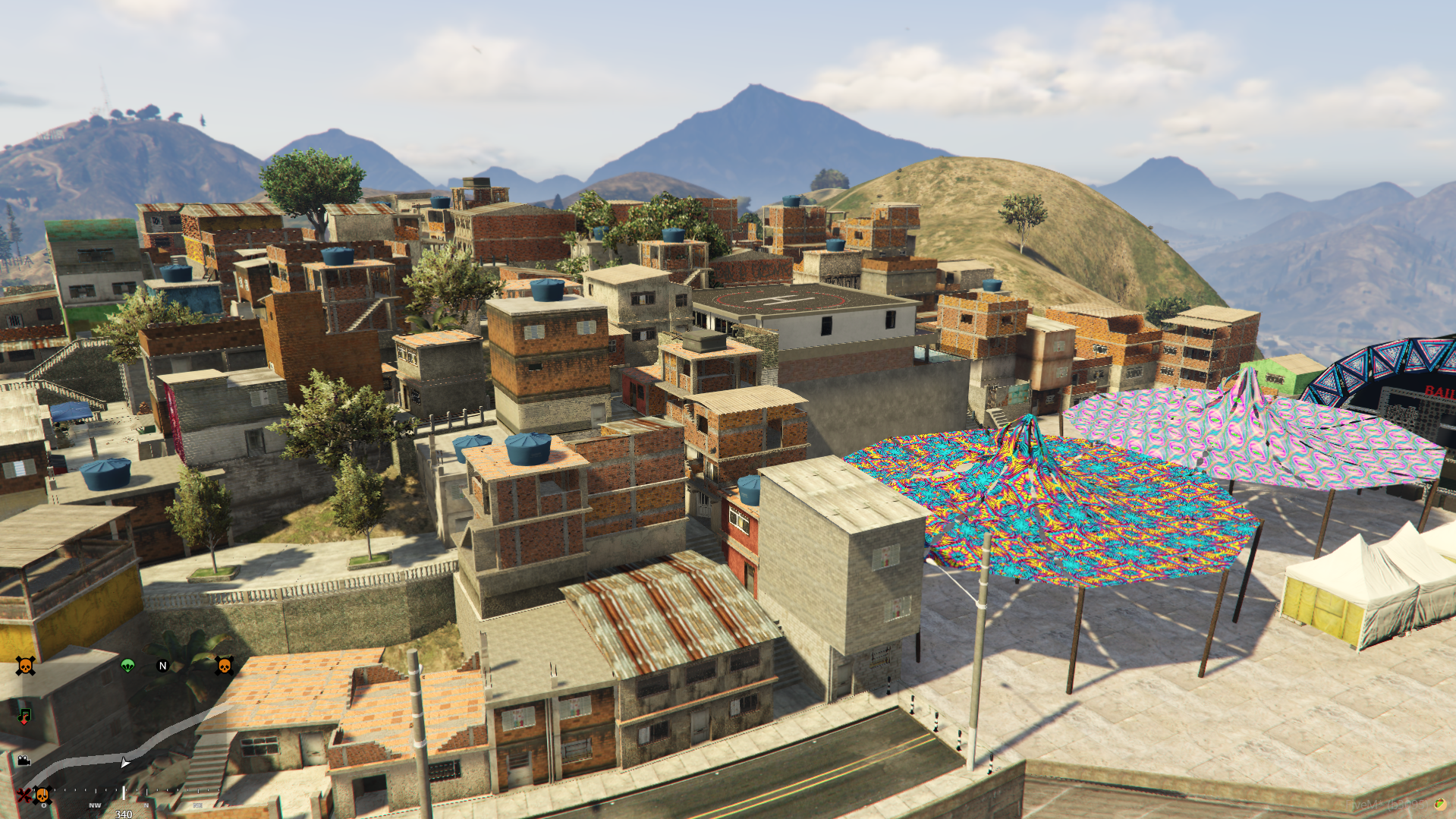Click the white player arrow on the minimap

[x=125, y=762]
